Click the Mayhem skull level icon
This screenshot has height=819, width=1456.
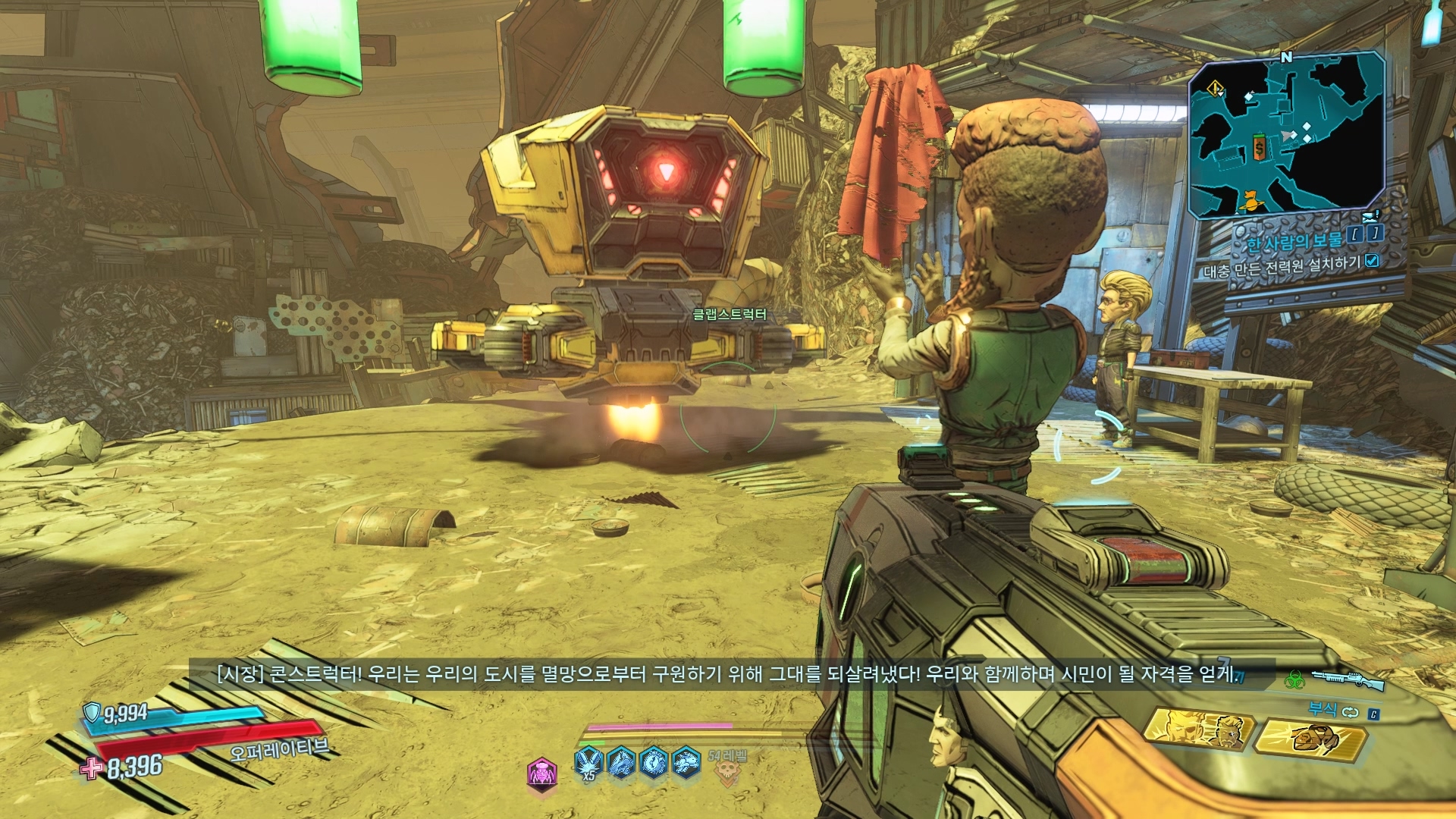[727, 771]
